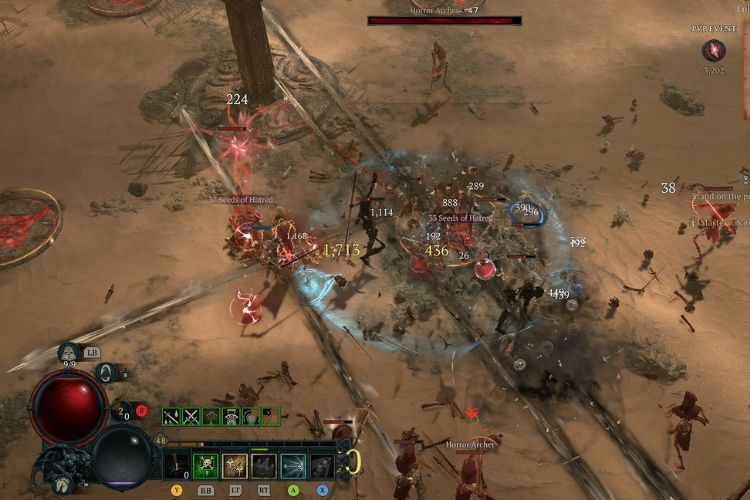The height and width of the screenshot is (500, 750).
Task: Select the first skill slot showing 1
Action: (177, 465)
